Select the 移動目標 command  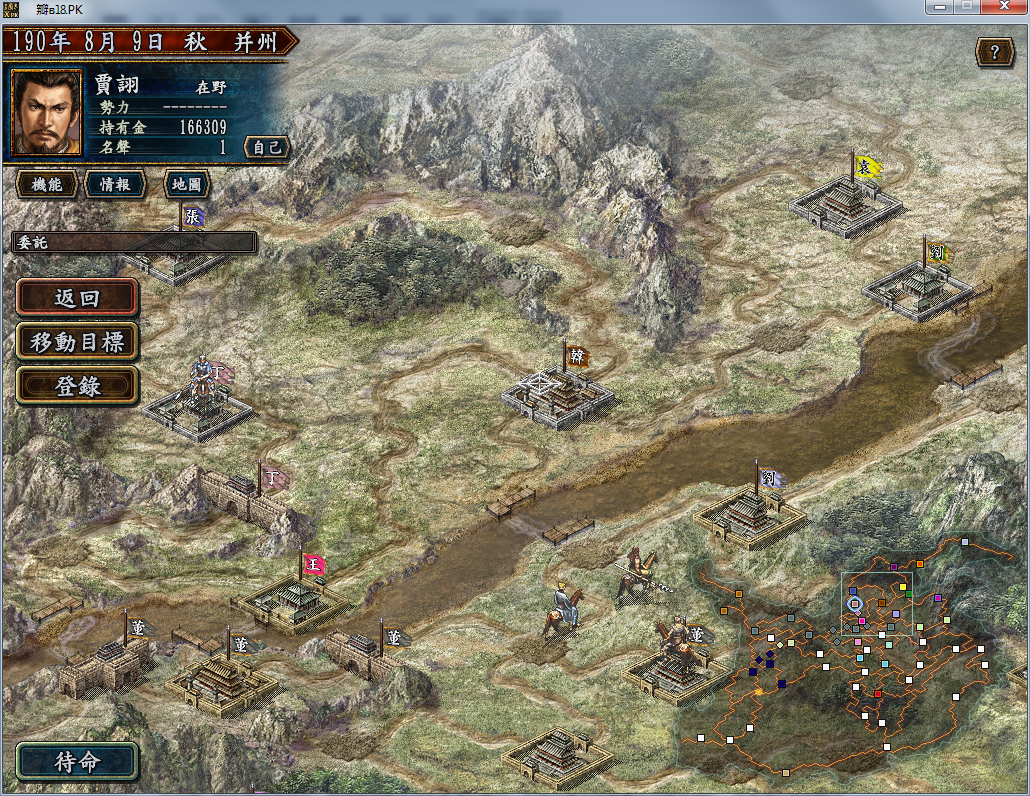(77, 342)
